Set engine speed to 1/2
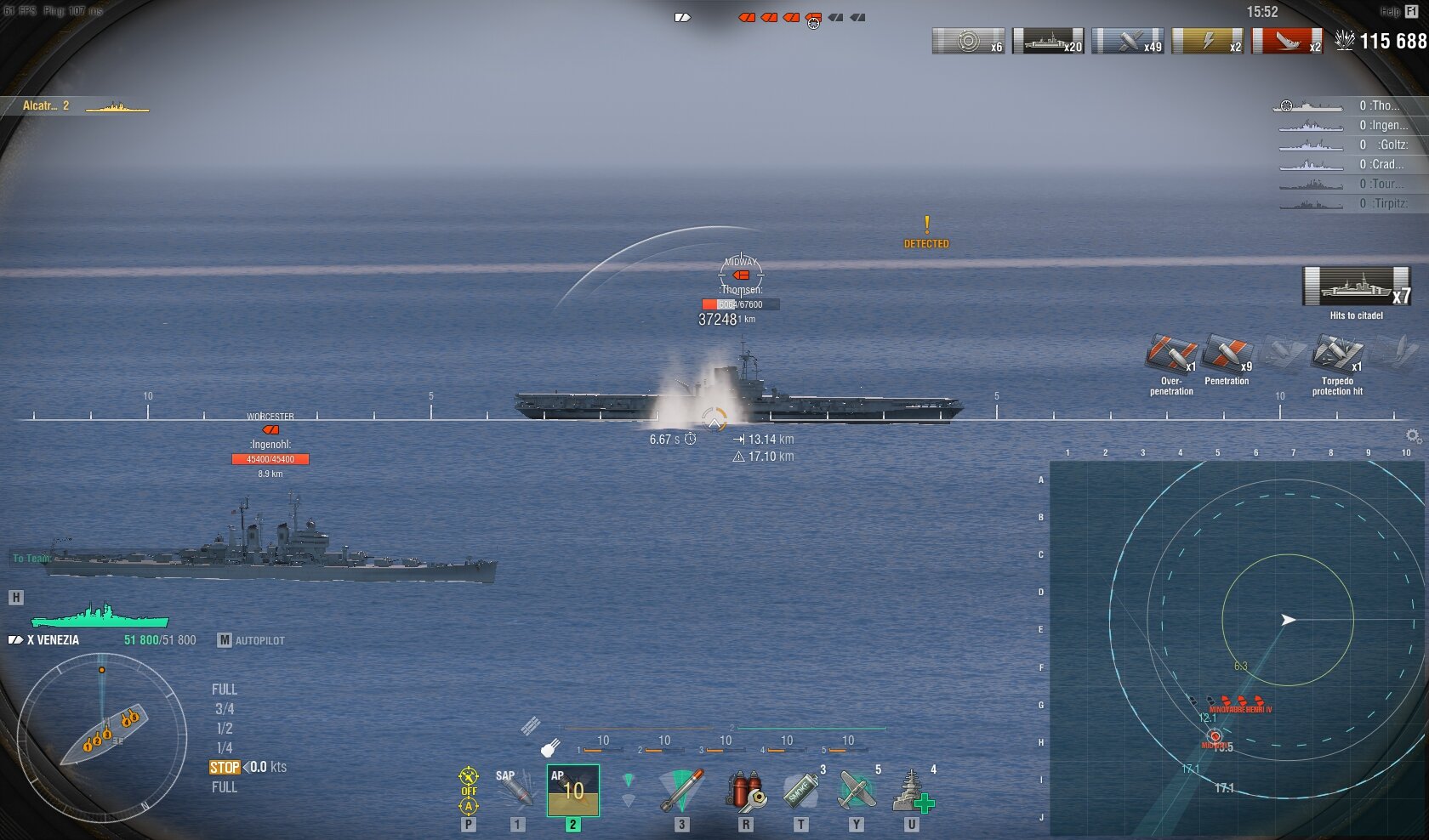Image resolution: width=1429 pixels, height=840 pixels. (225, 729)
